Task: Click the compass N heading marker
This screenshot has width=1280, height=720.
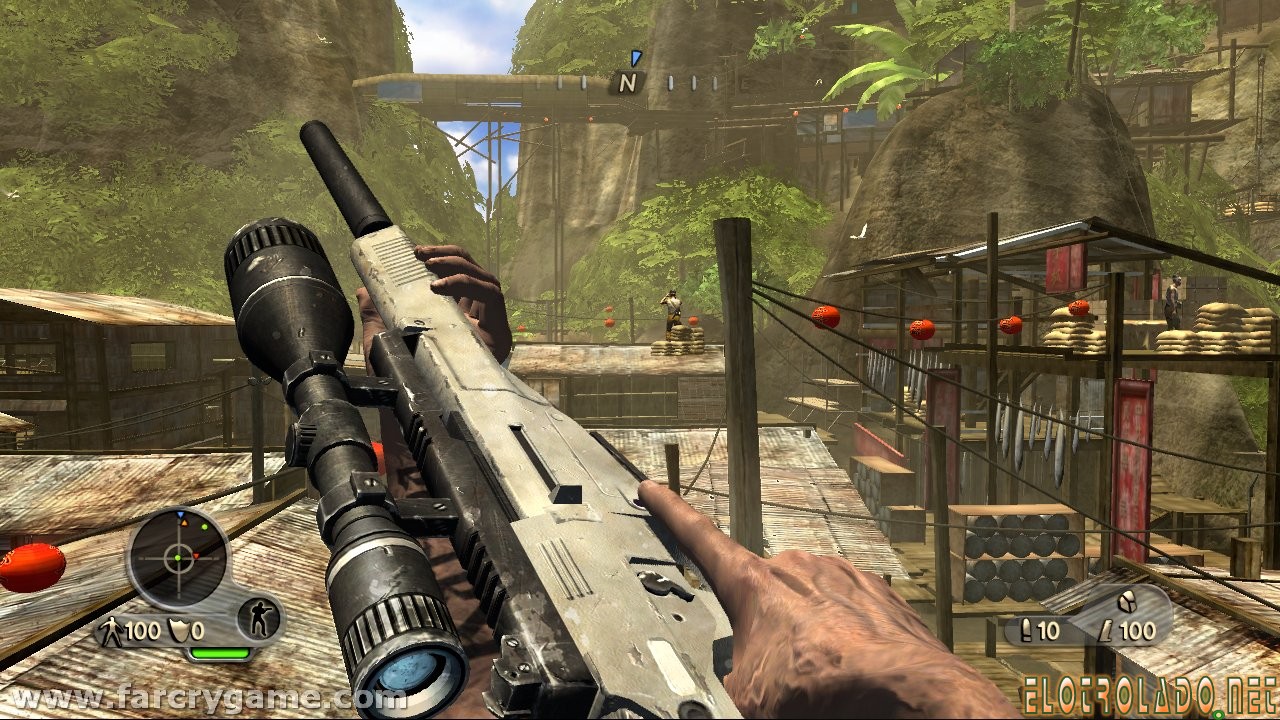Action: pyautogui.click(x=627, y=84)
